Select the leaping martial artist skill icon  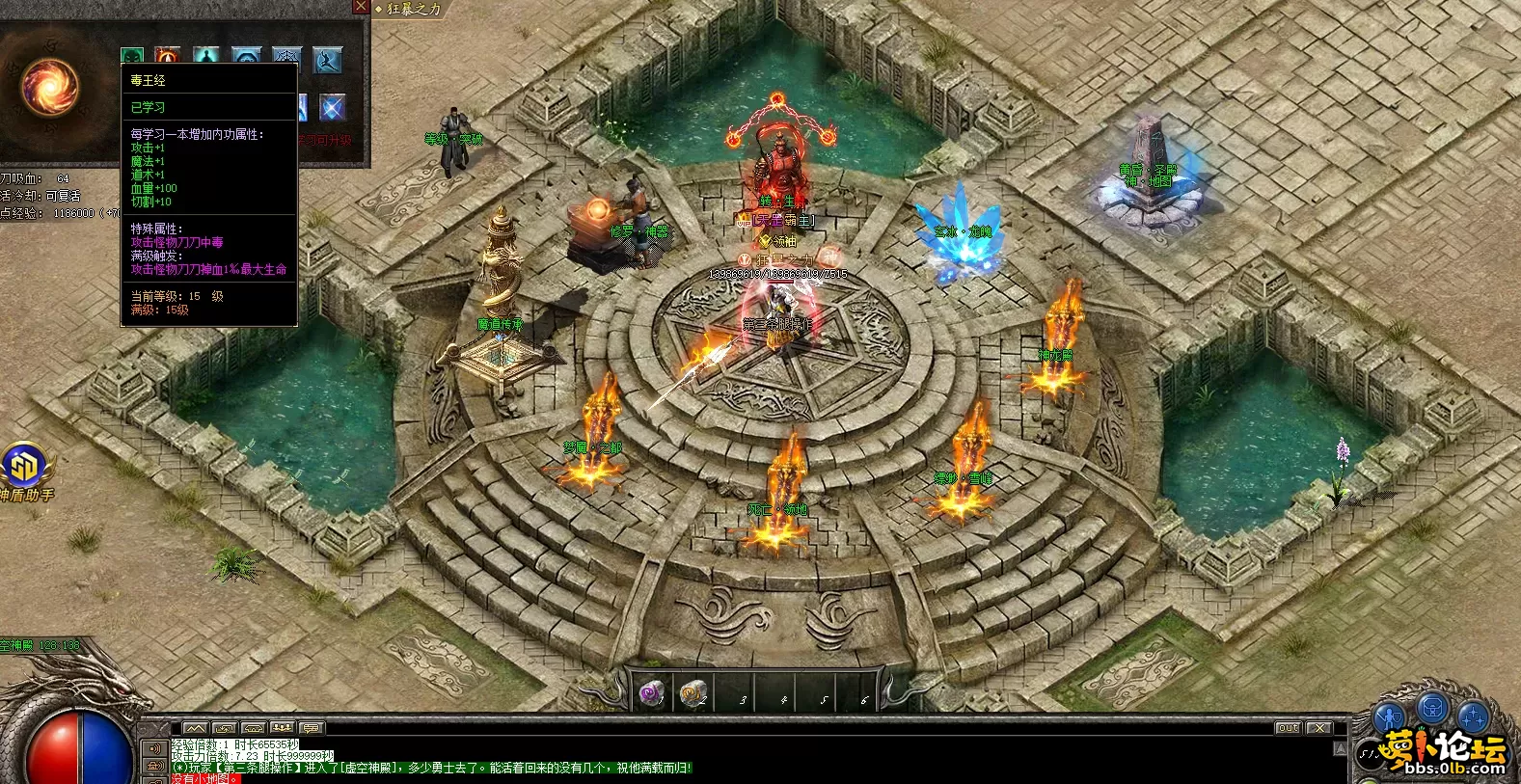pos(329,60)
